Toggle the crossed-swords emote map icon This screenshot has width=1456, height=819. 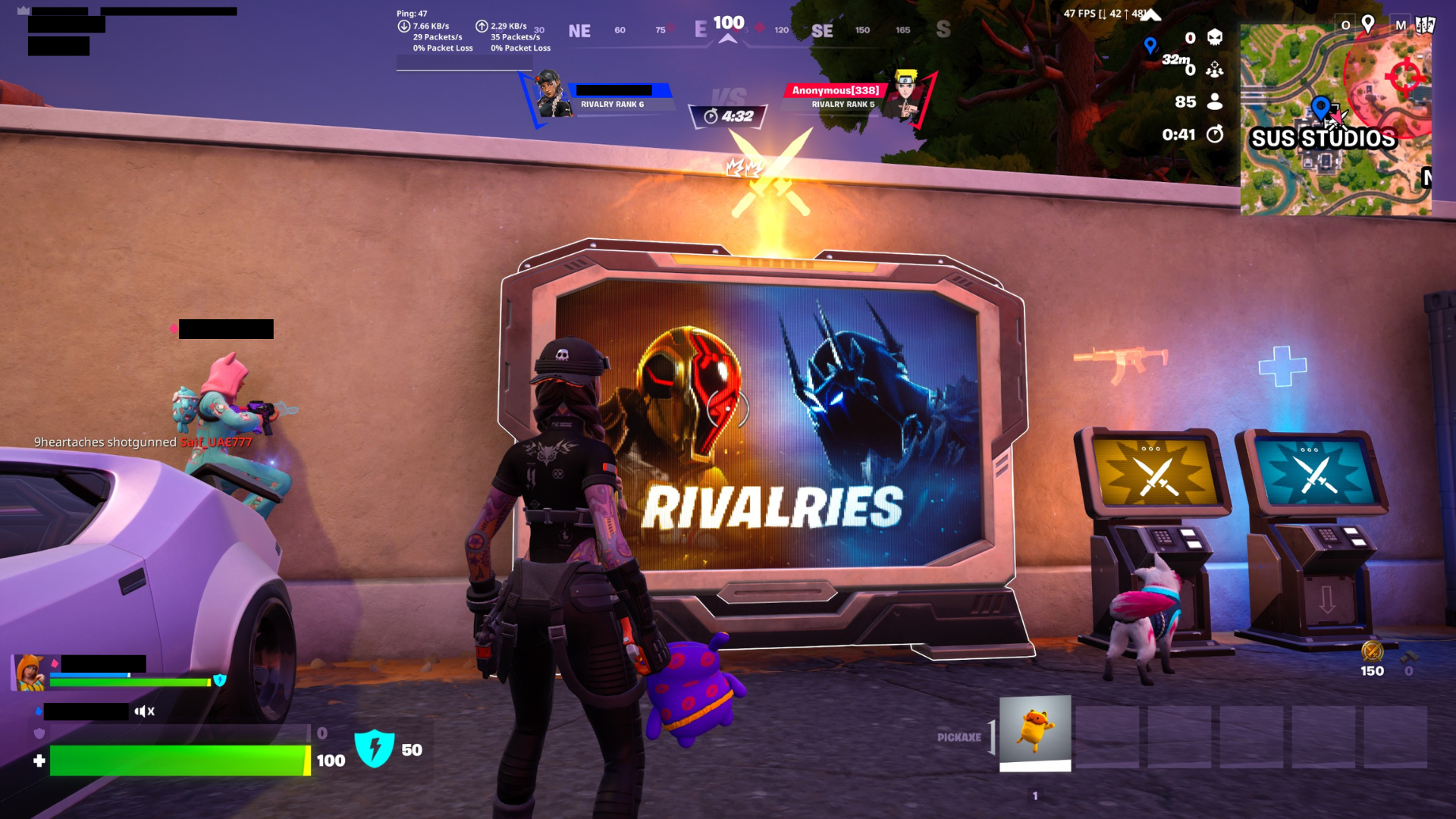(x=1336, y=122)
